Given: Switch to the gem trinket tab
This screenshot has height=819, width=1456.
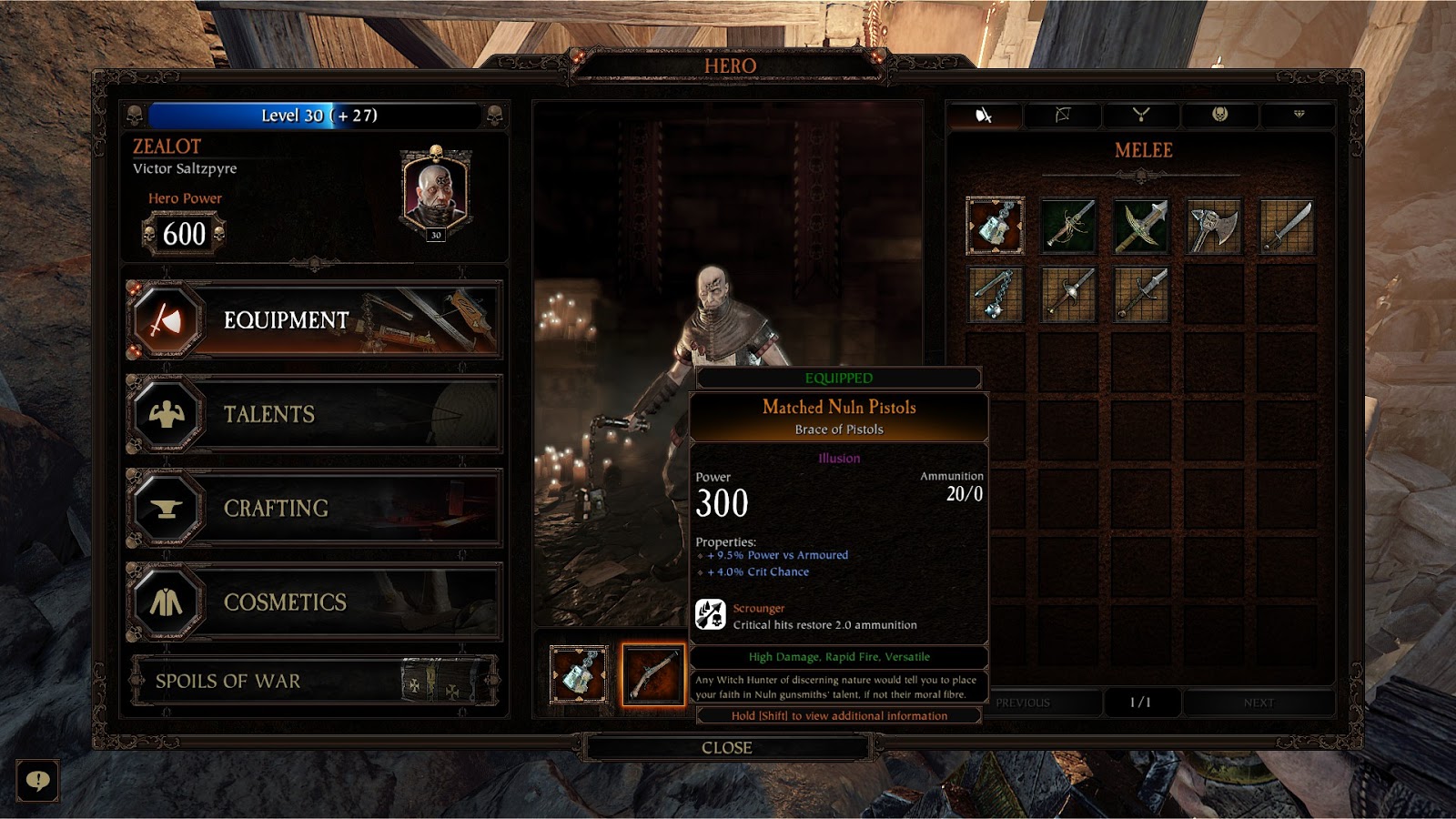Looking at the screenshot, I should (x=1299, y=116).
